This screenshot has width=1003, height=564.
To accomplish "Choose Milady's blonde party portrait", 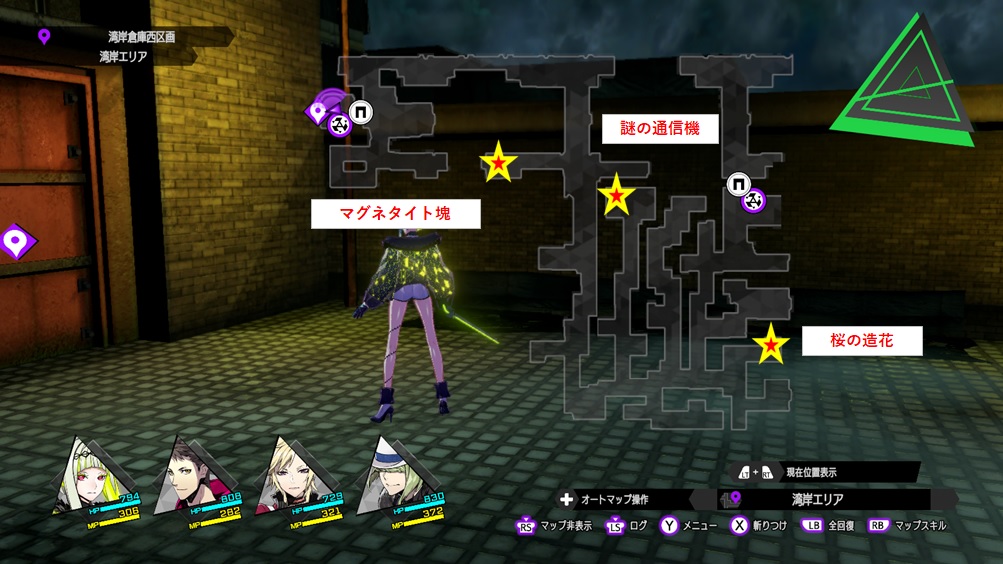I will [295, 475].
